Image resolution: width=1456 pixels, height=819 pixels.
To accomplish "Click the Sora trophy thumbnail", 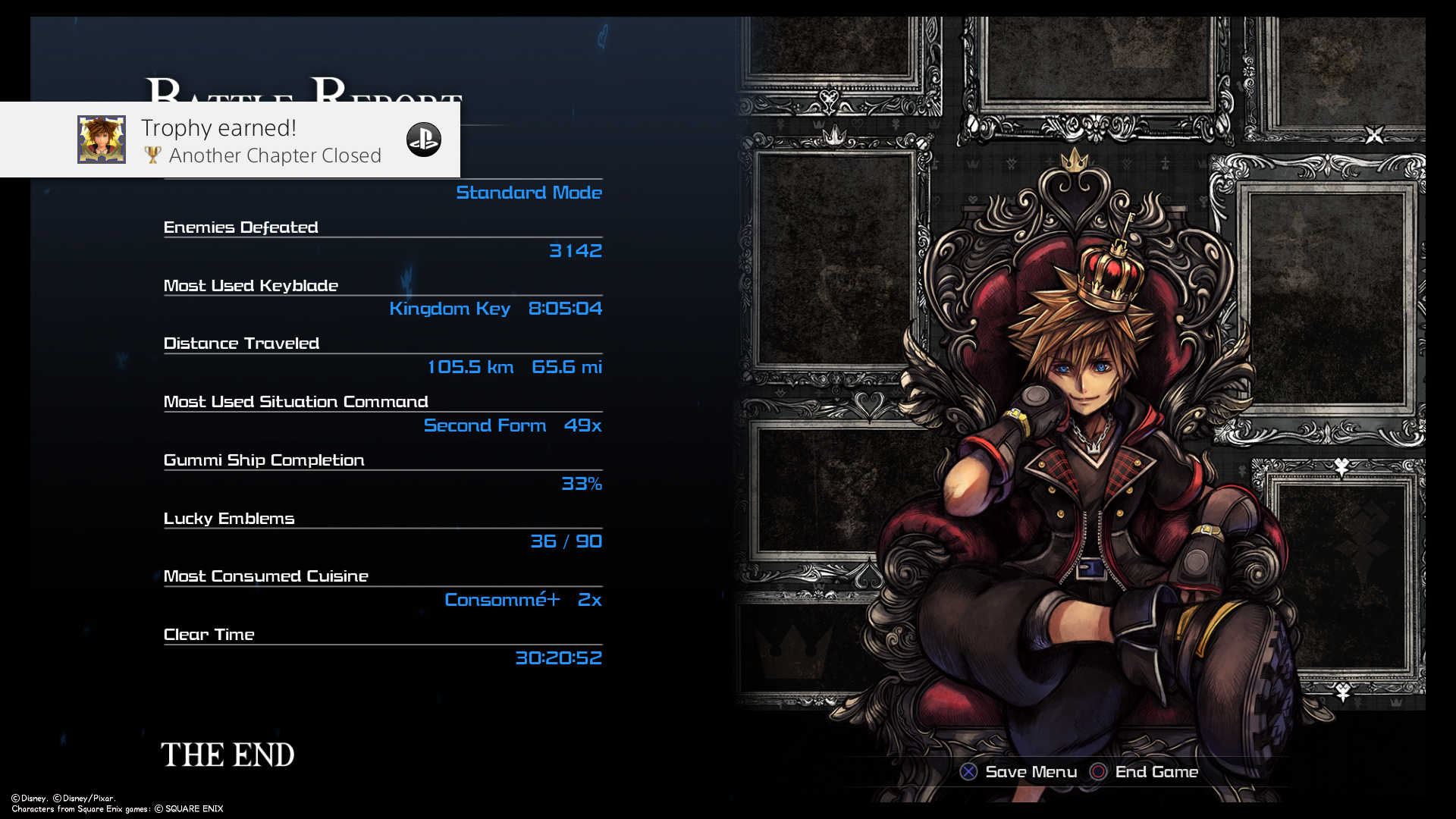I will tap(102, 140).
